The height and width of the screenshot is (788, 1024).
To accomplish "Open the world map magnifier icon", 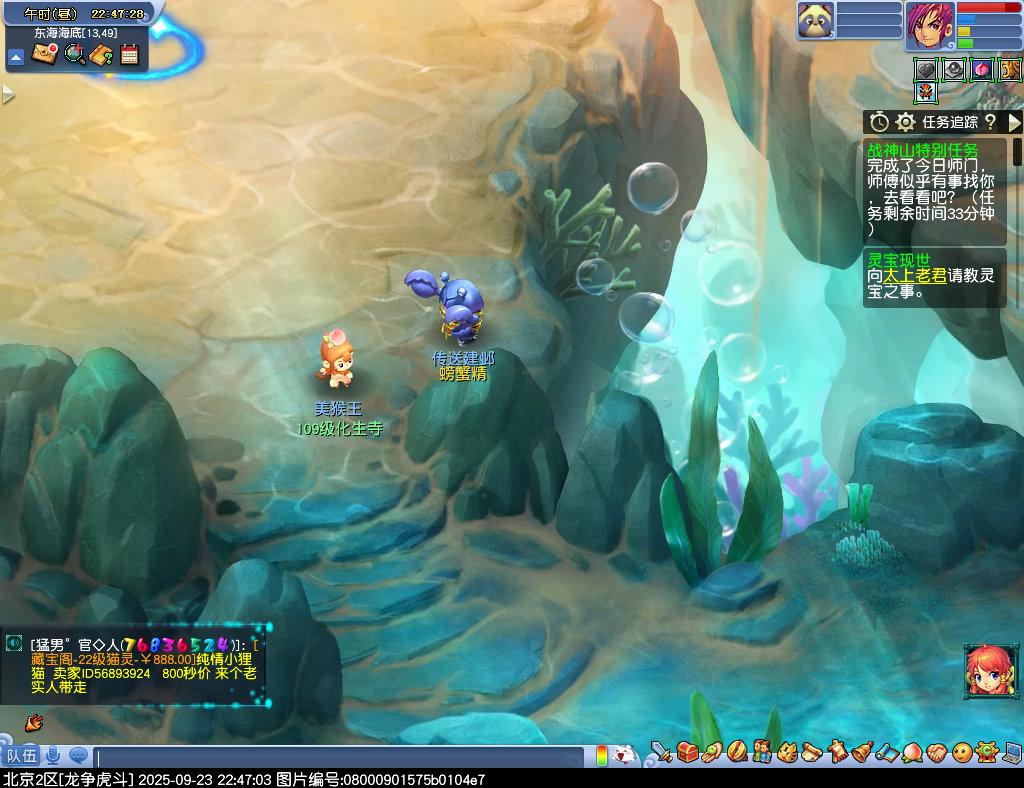I will pos(74,54).
